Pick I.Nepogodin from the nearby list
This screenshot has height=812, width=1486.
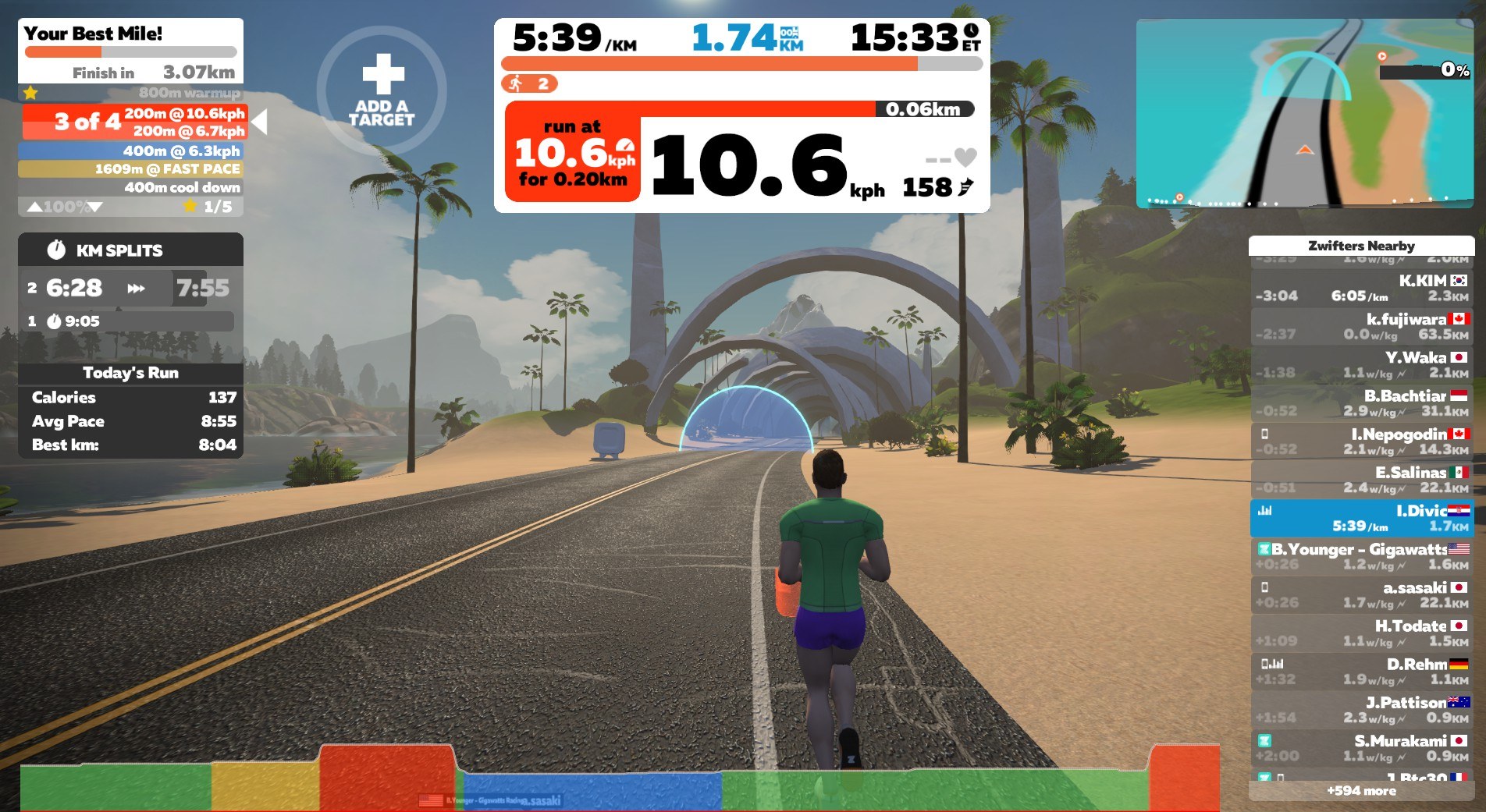(x=1361, y=441)
